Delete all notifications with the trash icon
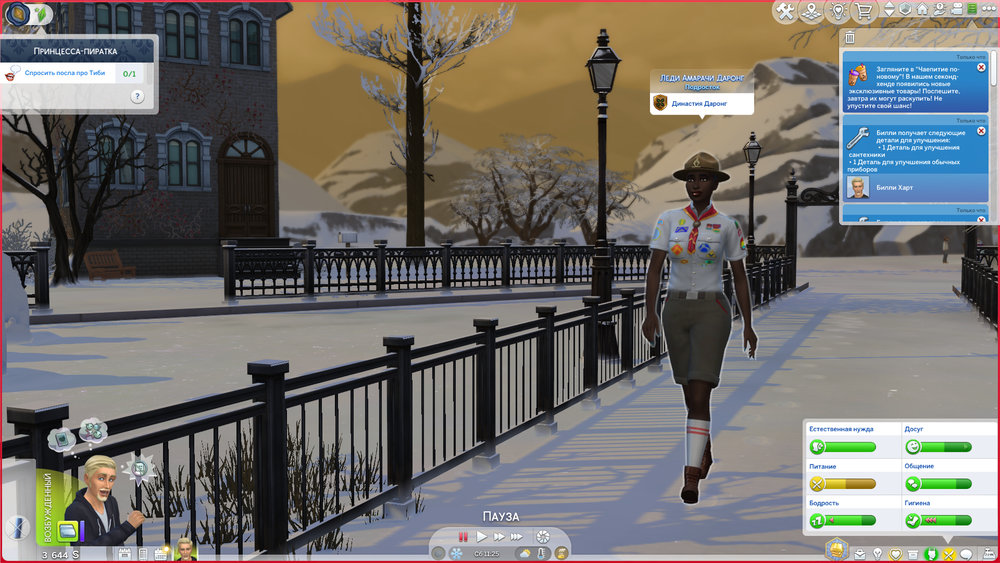This screenshot has height=563, width=1000. [x=849, y=37]
